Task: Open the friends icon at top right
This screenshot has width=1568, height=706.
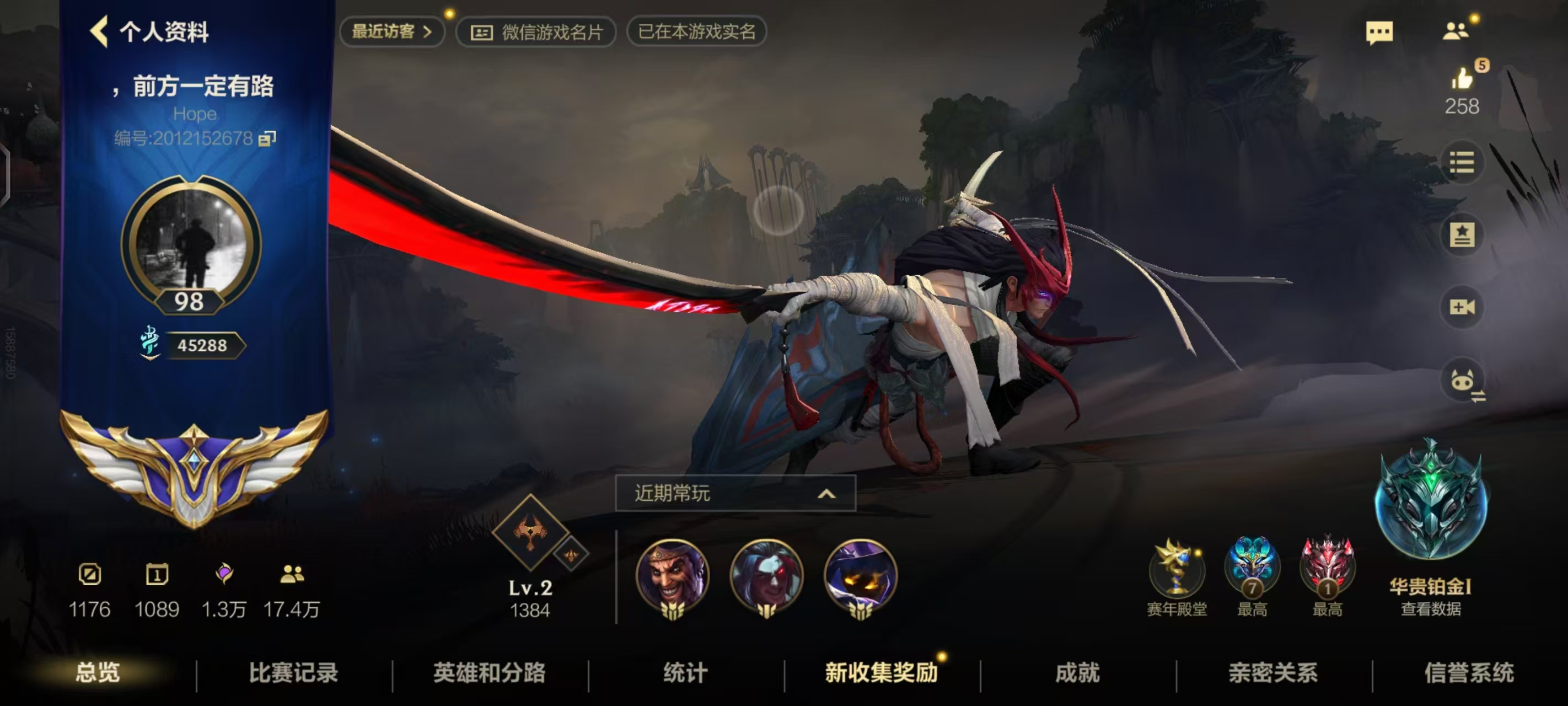Action: point(1456,30)
